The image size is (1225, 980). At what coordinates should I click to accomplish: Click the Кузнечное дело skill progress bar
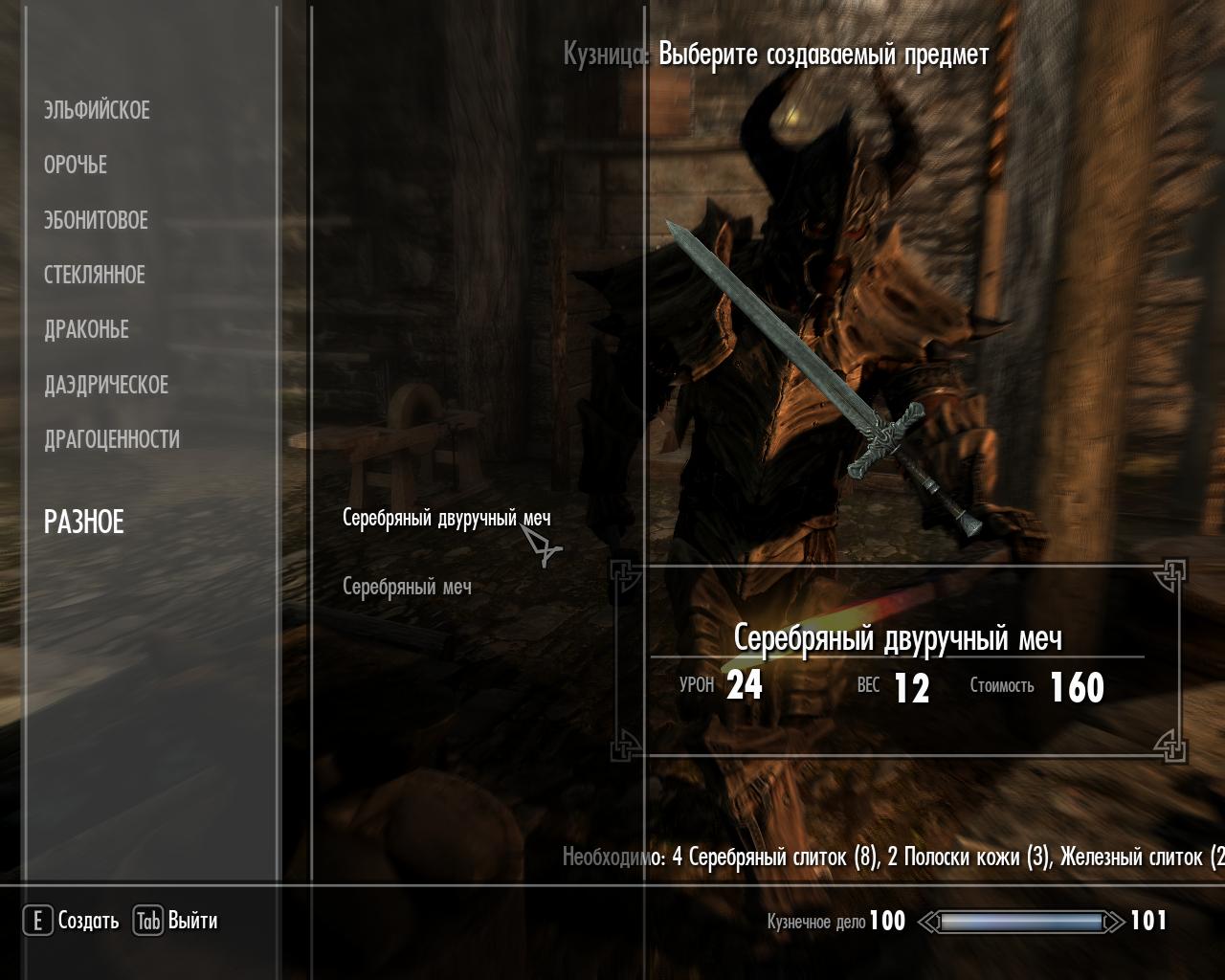(x=1022, y=923)
